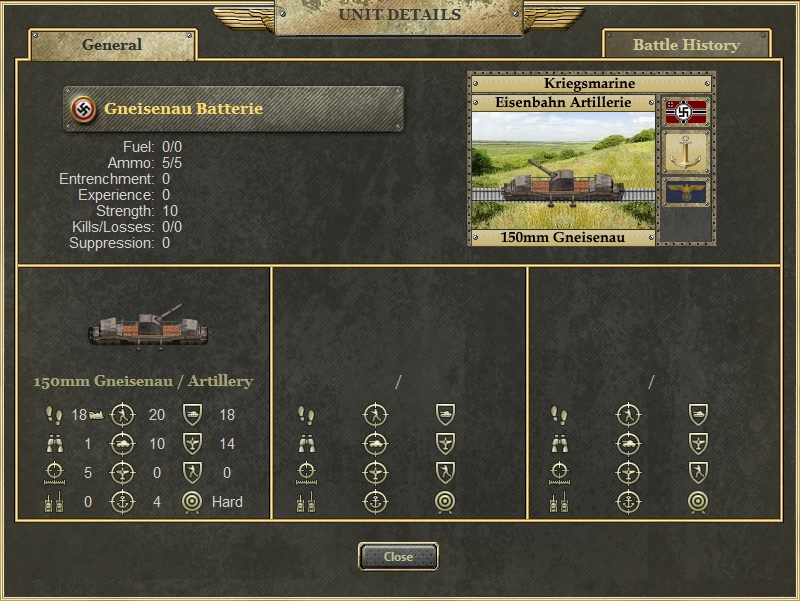Click the golden anchor icon
800x601 pixels.
click(x=686, y=152)
